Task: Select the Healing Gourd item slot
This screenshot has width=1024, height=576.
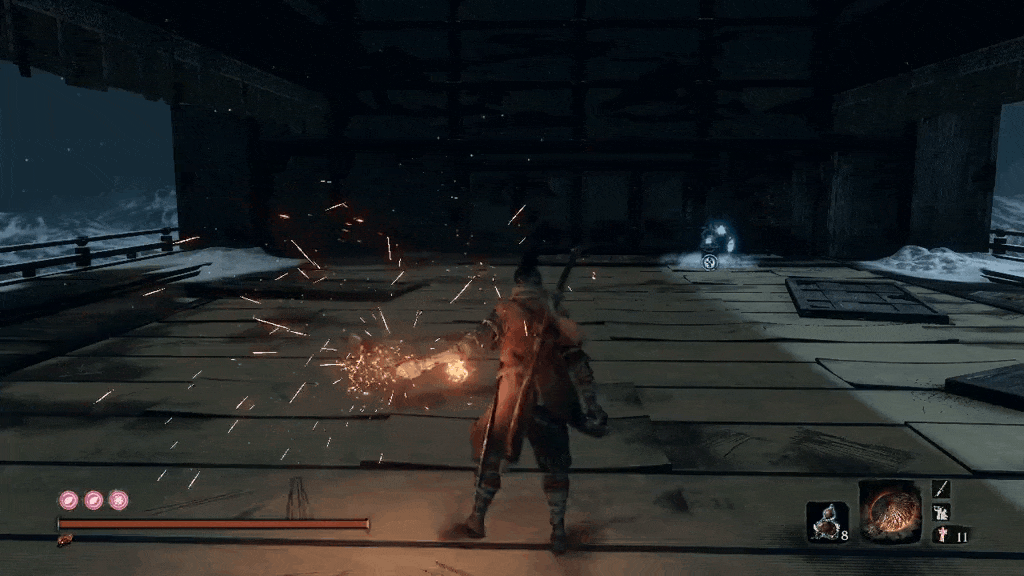Action: pos(827,521)
